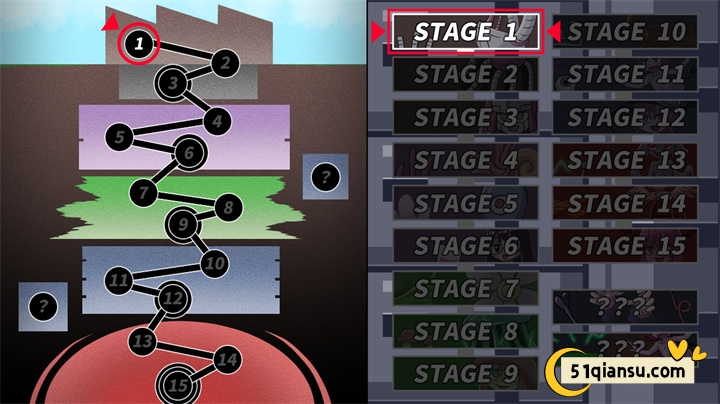Select map node 10 on the route
This screenshot has height=404, width=720.
214,264
